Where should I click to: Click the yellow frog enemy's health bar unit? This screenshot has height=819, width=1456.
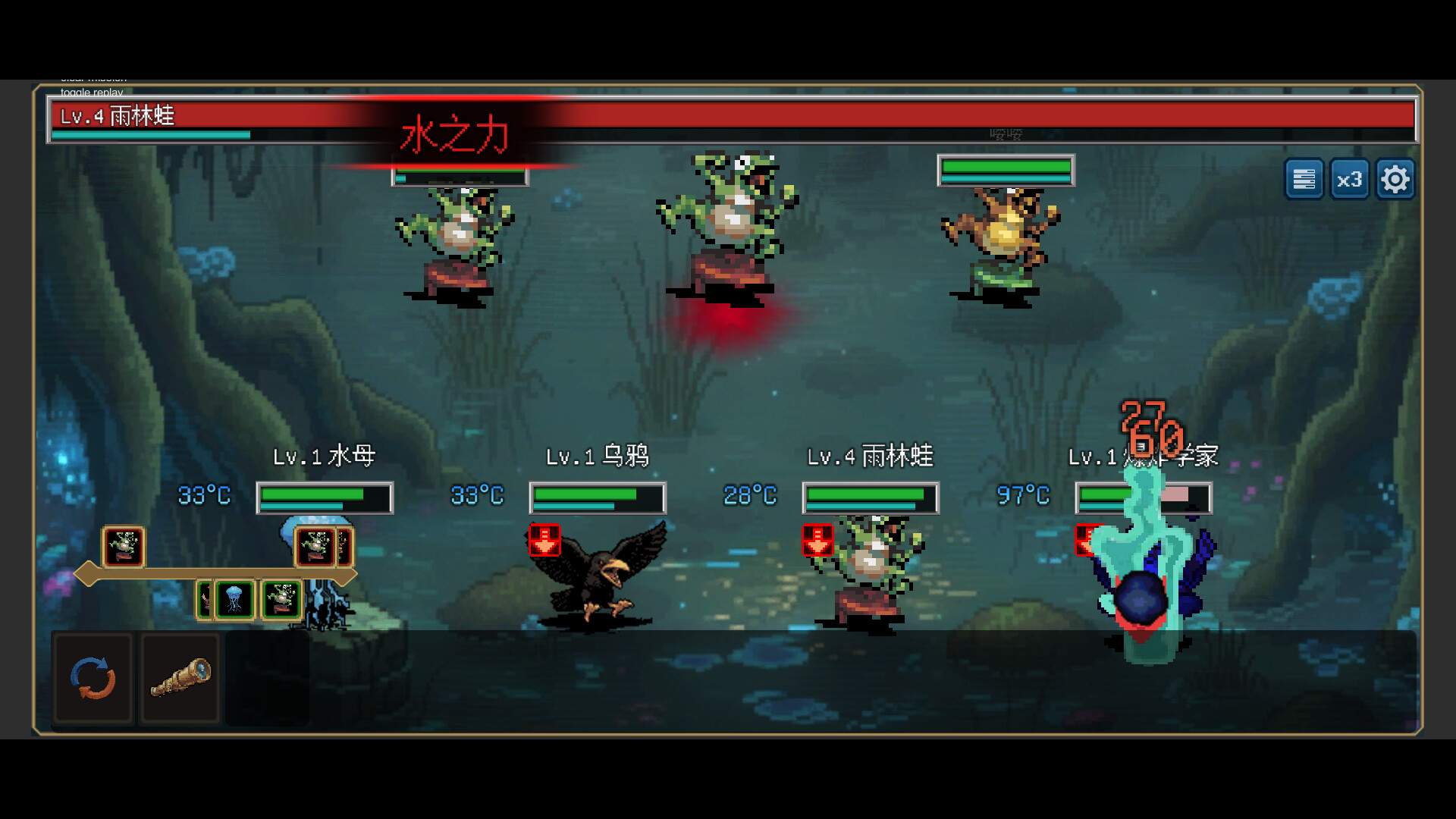1006,170
